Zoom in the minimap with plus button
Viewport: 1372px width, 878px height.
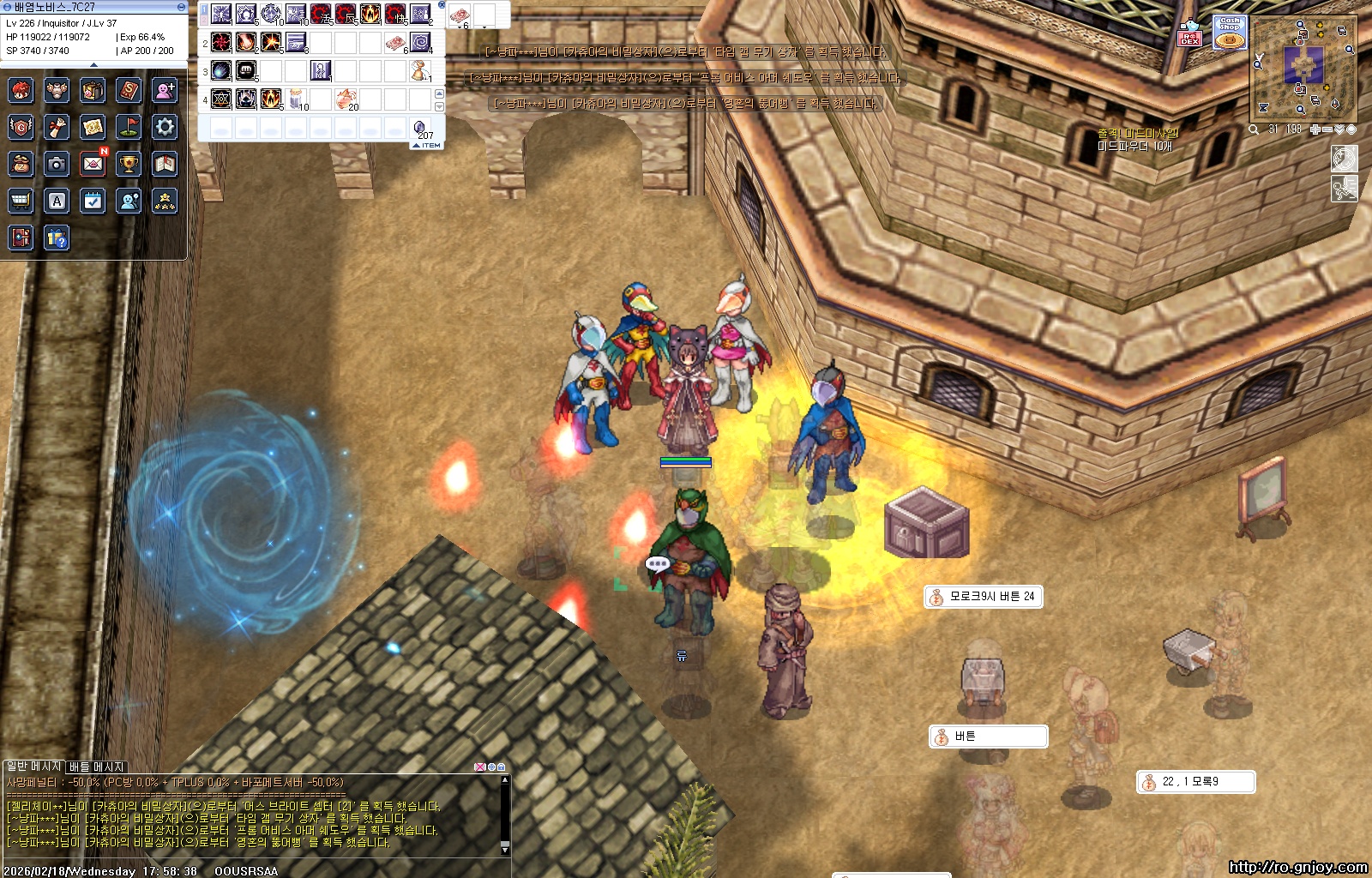[1315, 129]
